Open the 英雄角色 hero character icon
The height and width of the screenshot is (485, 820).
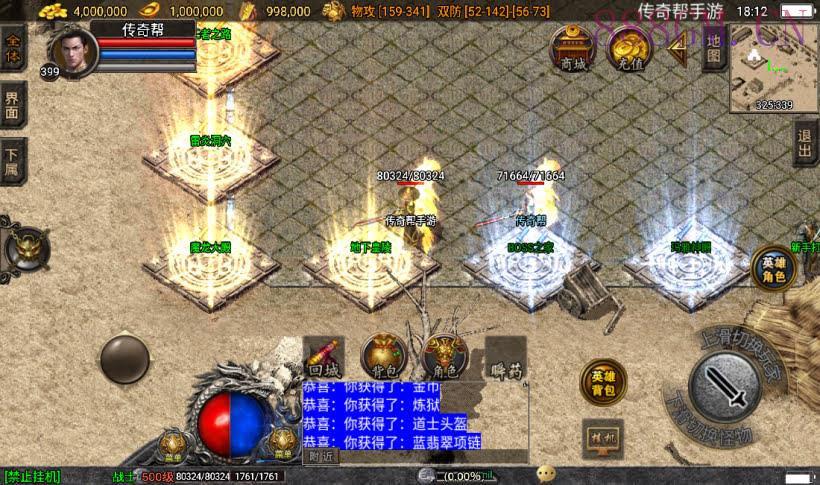(x=773, y=268)
